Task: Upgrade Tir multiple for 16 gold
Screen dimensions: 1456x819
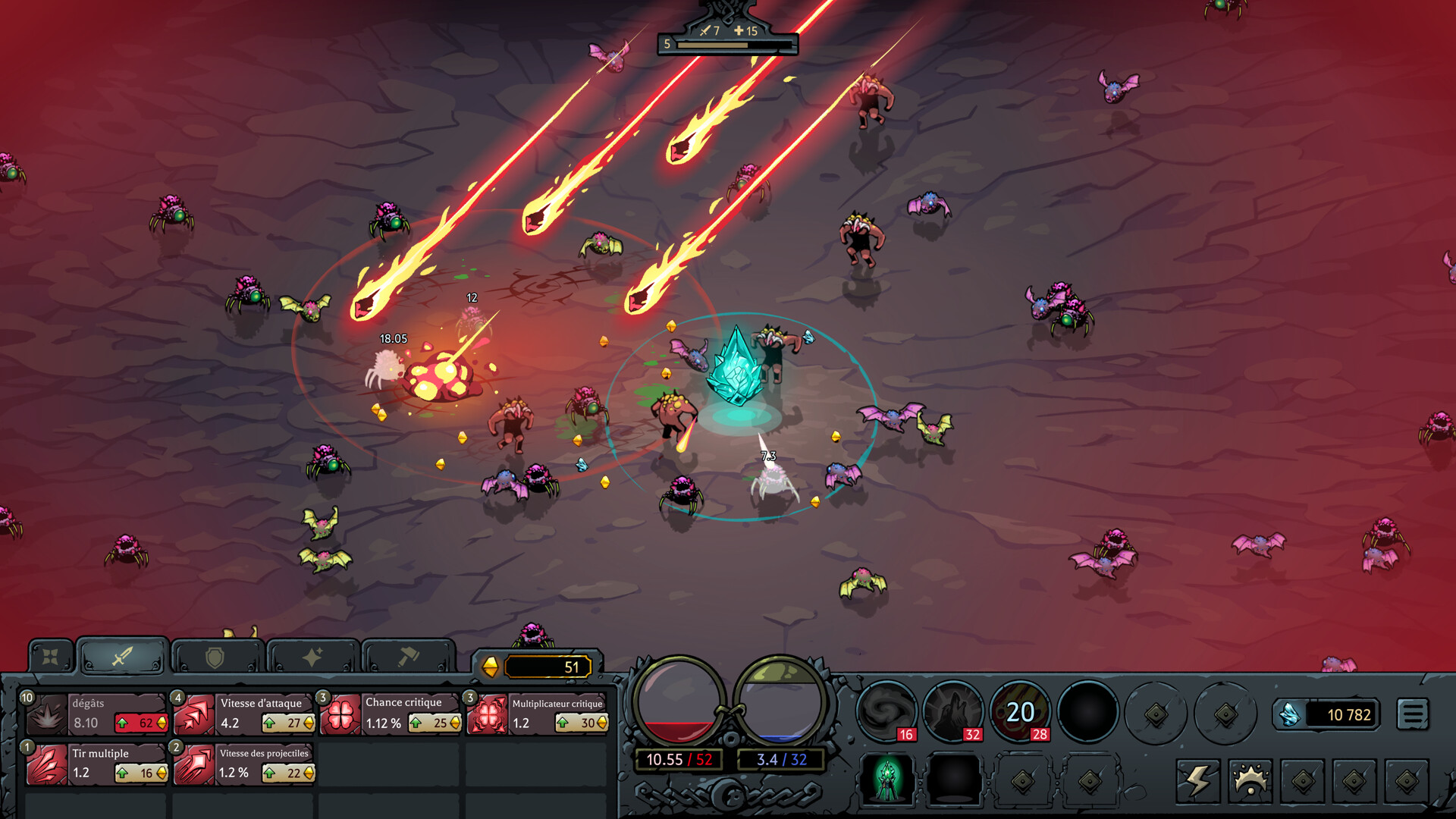Action: click(x=141, y=773)
